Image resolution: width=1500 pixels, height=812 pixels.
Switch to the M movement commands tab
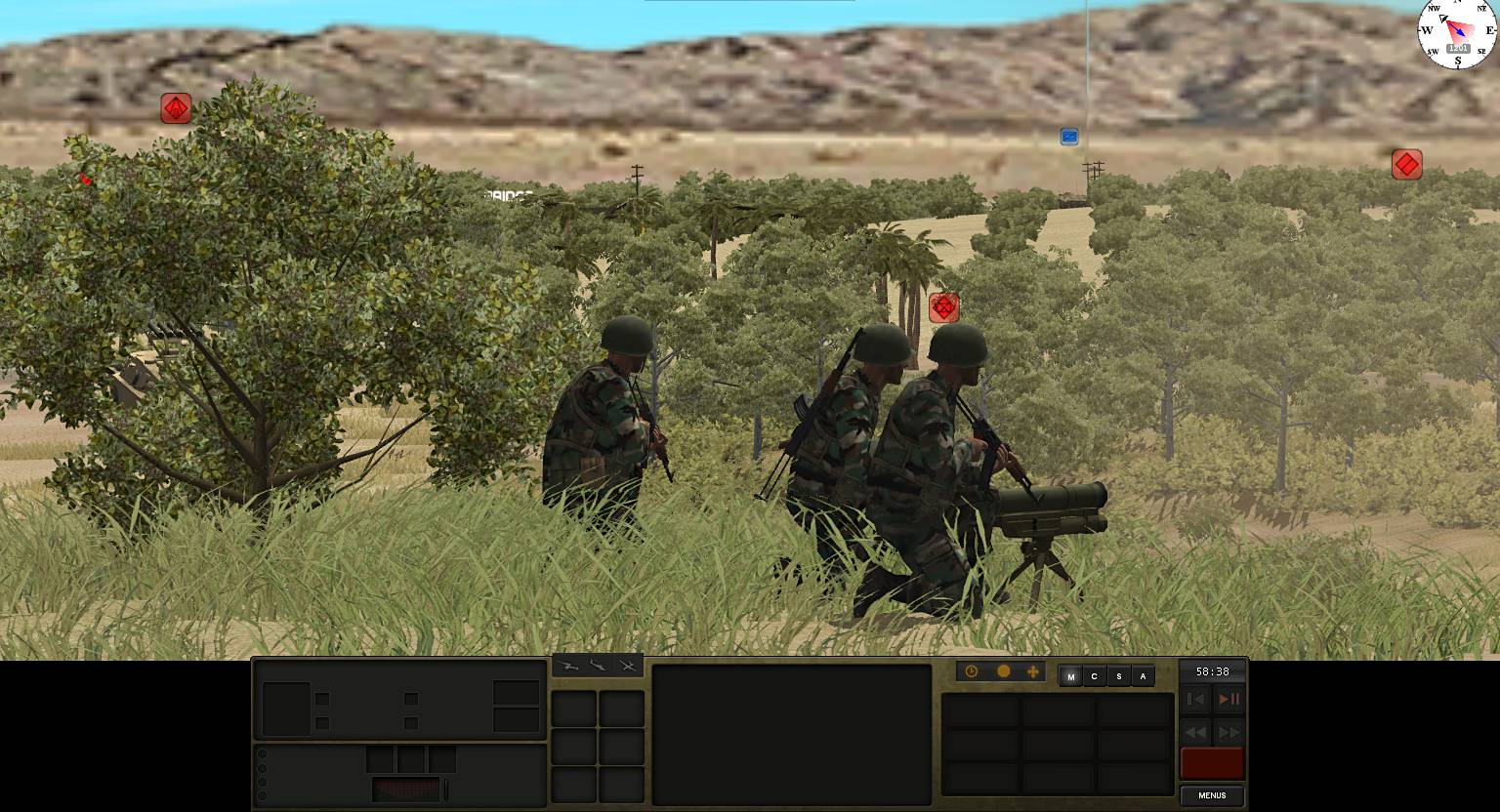click(x=1070, y=675)
